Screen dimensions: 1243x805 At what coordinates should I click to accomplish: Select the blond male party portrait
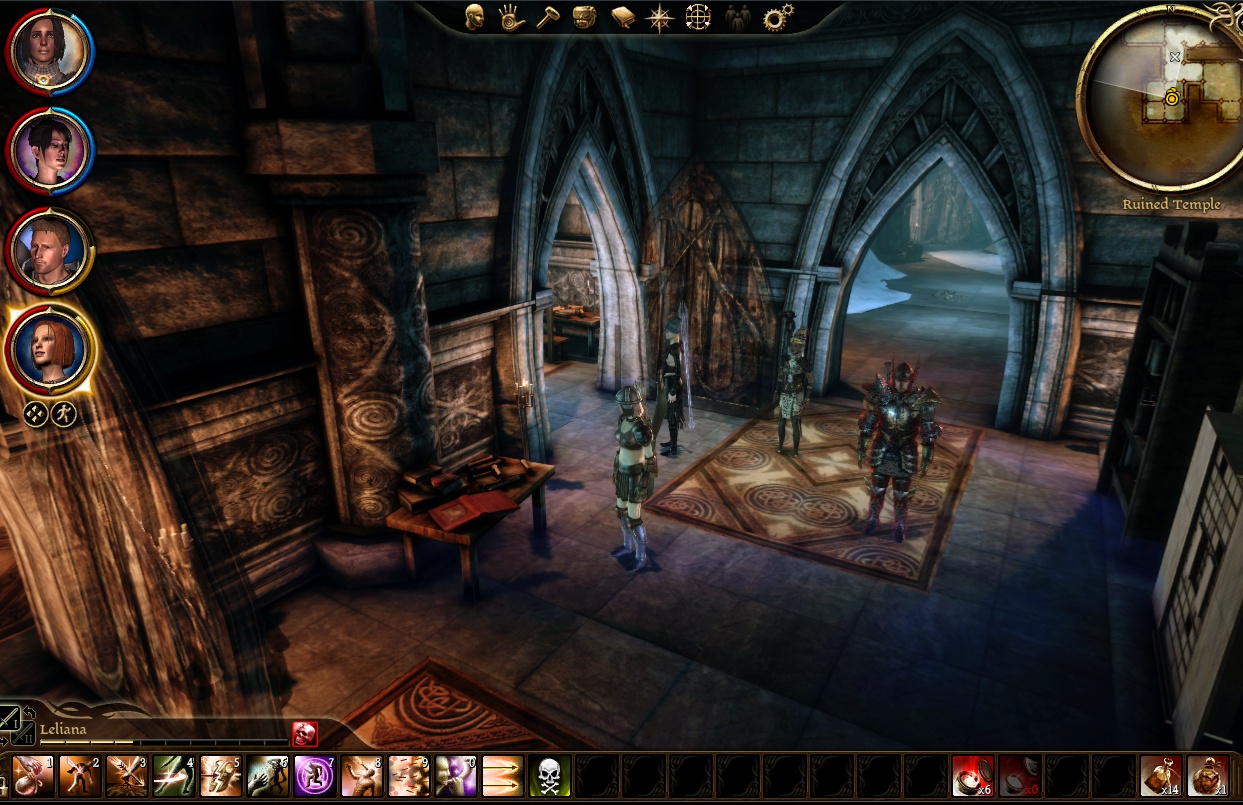coord(49,249)
